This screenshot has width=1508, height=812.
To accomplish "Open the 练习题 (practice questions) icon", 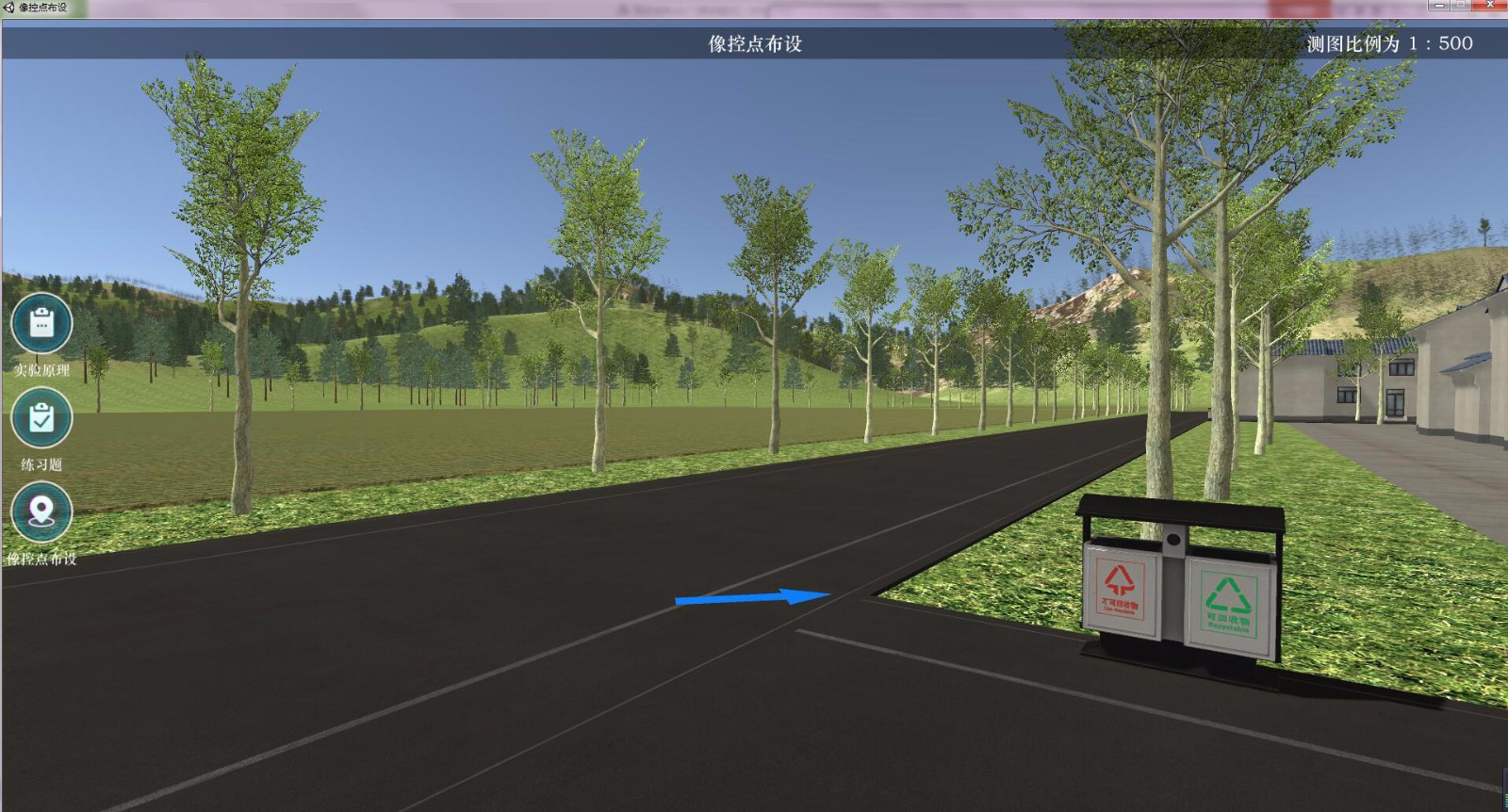I will click(x=41, y=418).
